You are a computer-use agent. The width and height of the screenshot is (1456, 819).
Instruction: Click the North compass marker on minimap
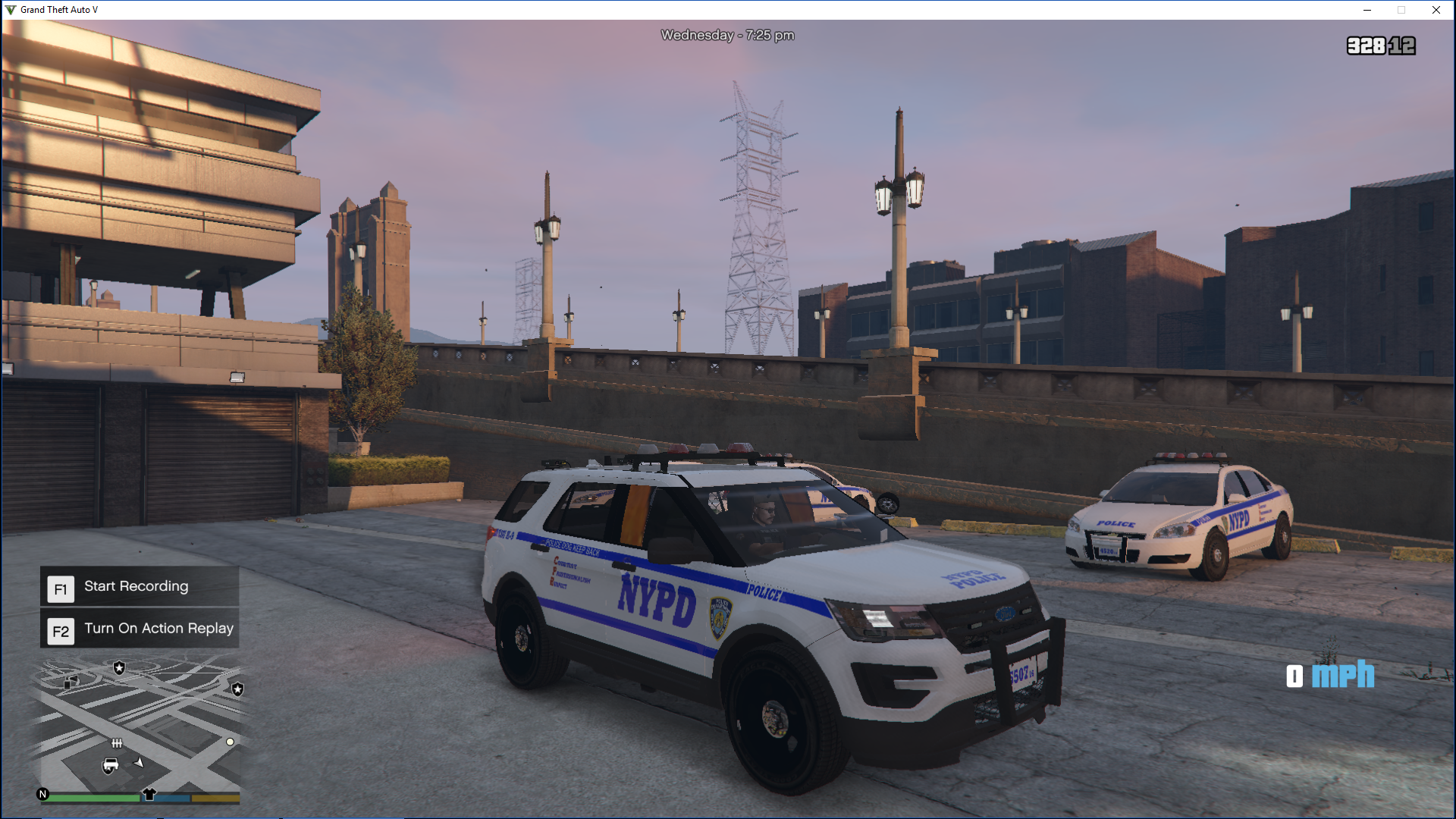(43, 794)
